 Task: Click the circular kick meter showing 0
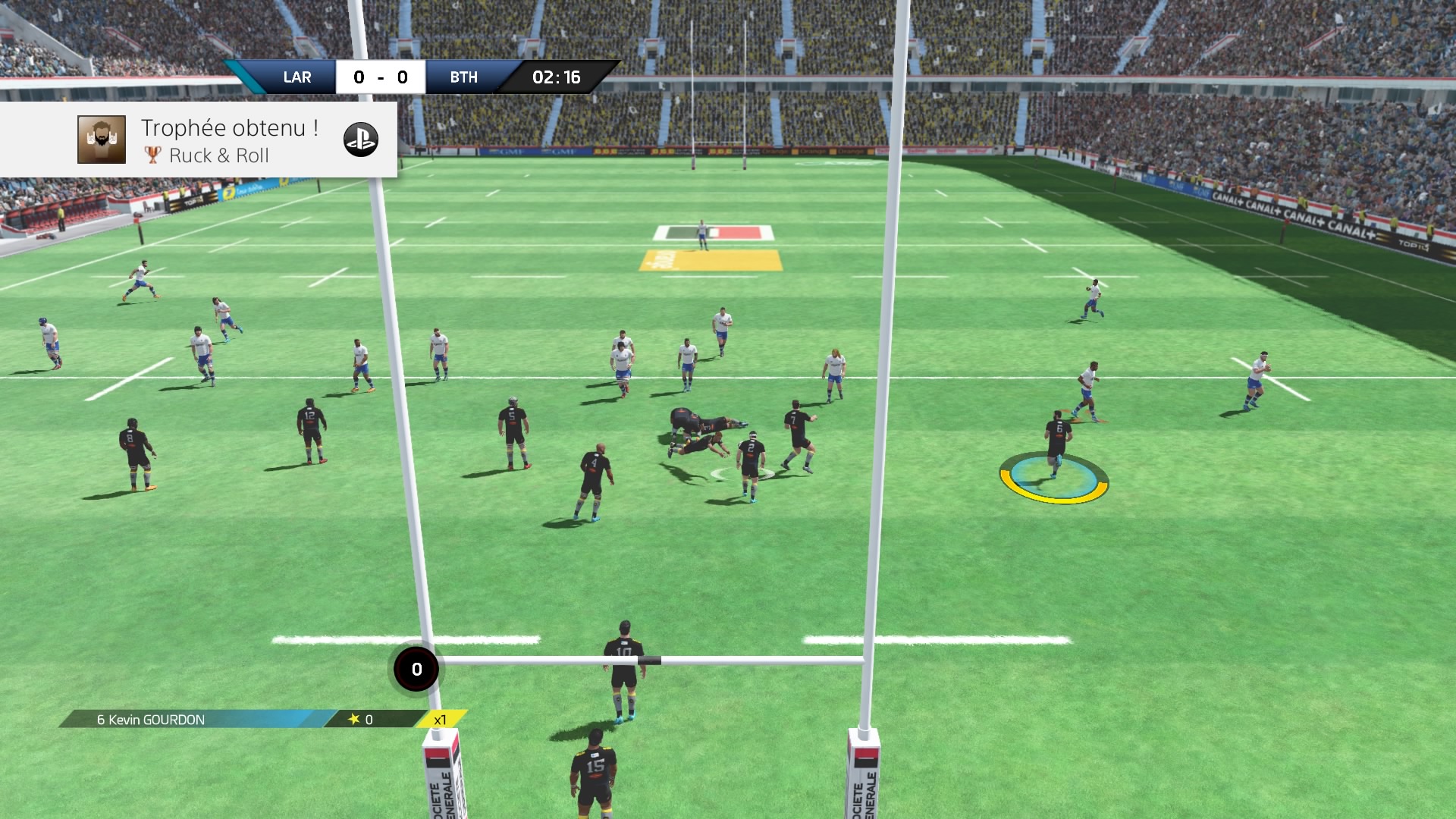(x=415, y=668)
